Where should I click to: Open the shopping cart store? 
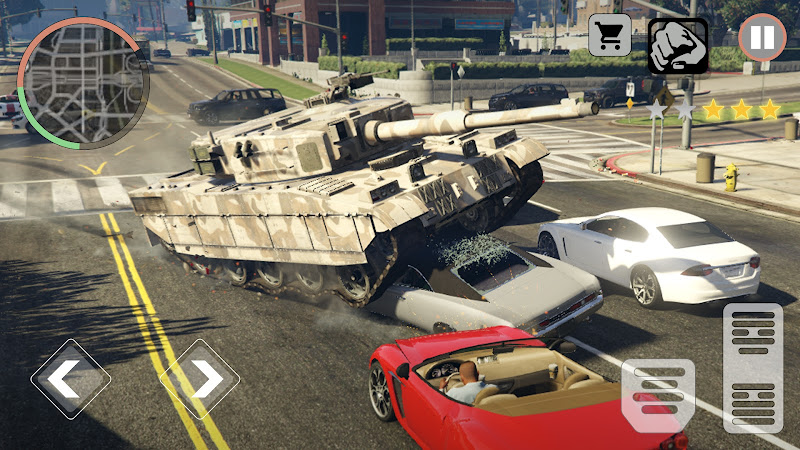click(x=610, y=35)
